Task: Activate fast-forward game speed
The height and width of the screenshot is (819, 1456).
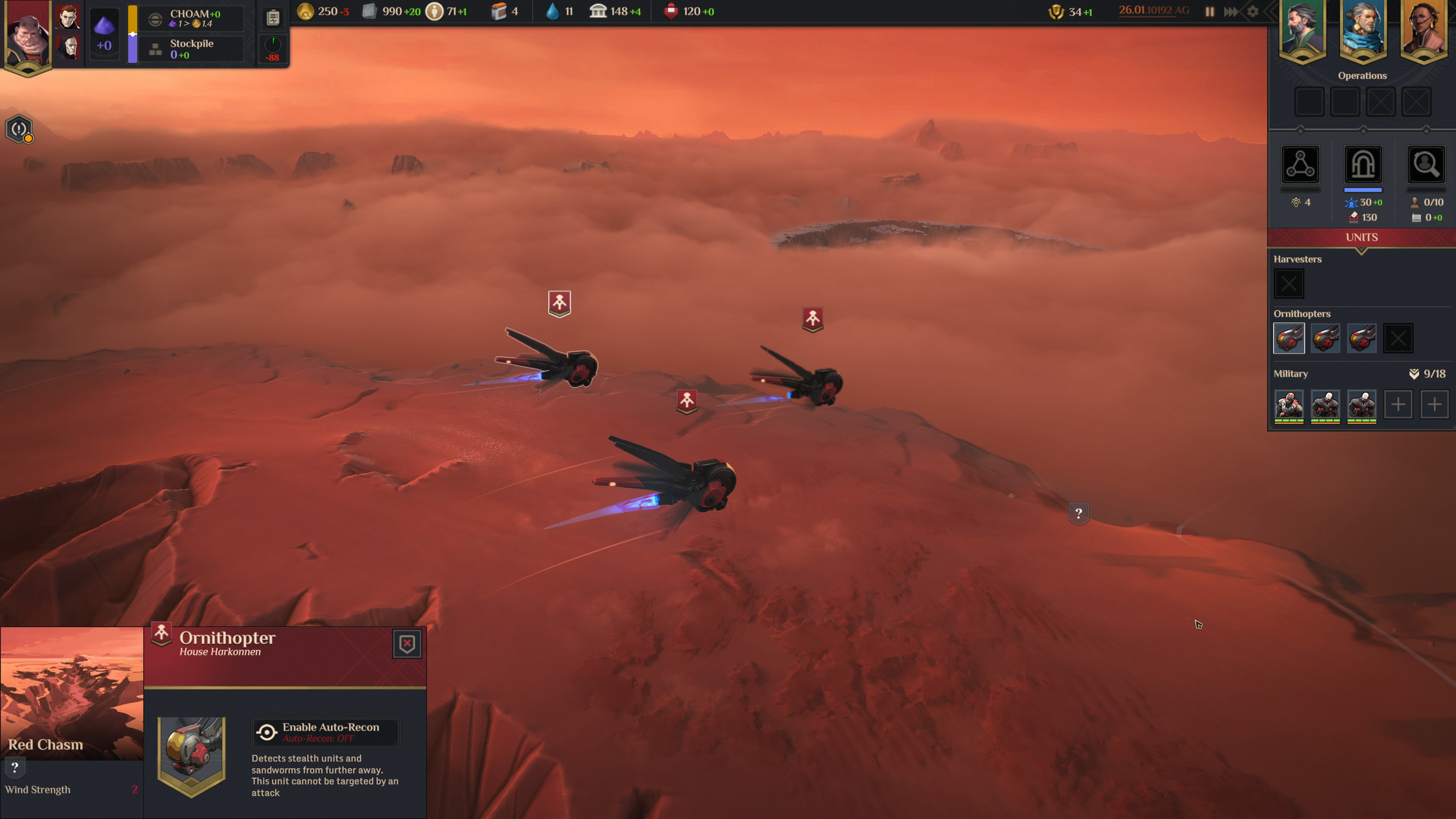Action: coord(1231,11)
